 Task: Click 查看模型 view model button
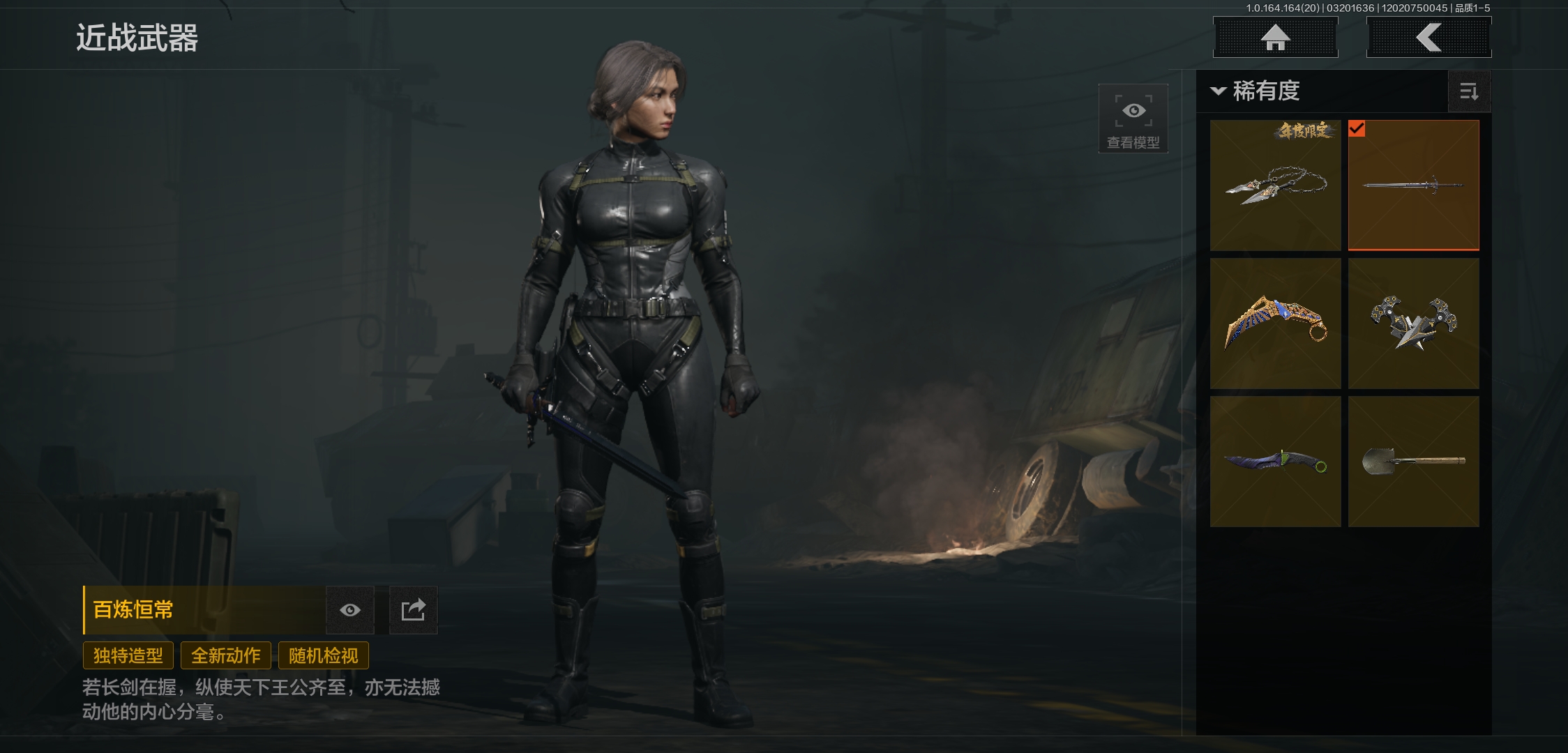click(1133, 119)
